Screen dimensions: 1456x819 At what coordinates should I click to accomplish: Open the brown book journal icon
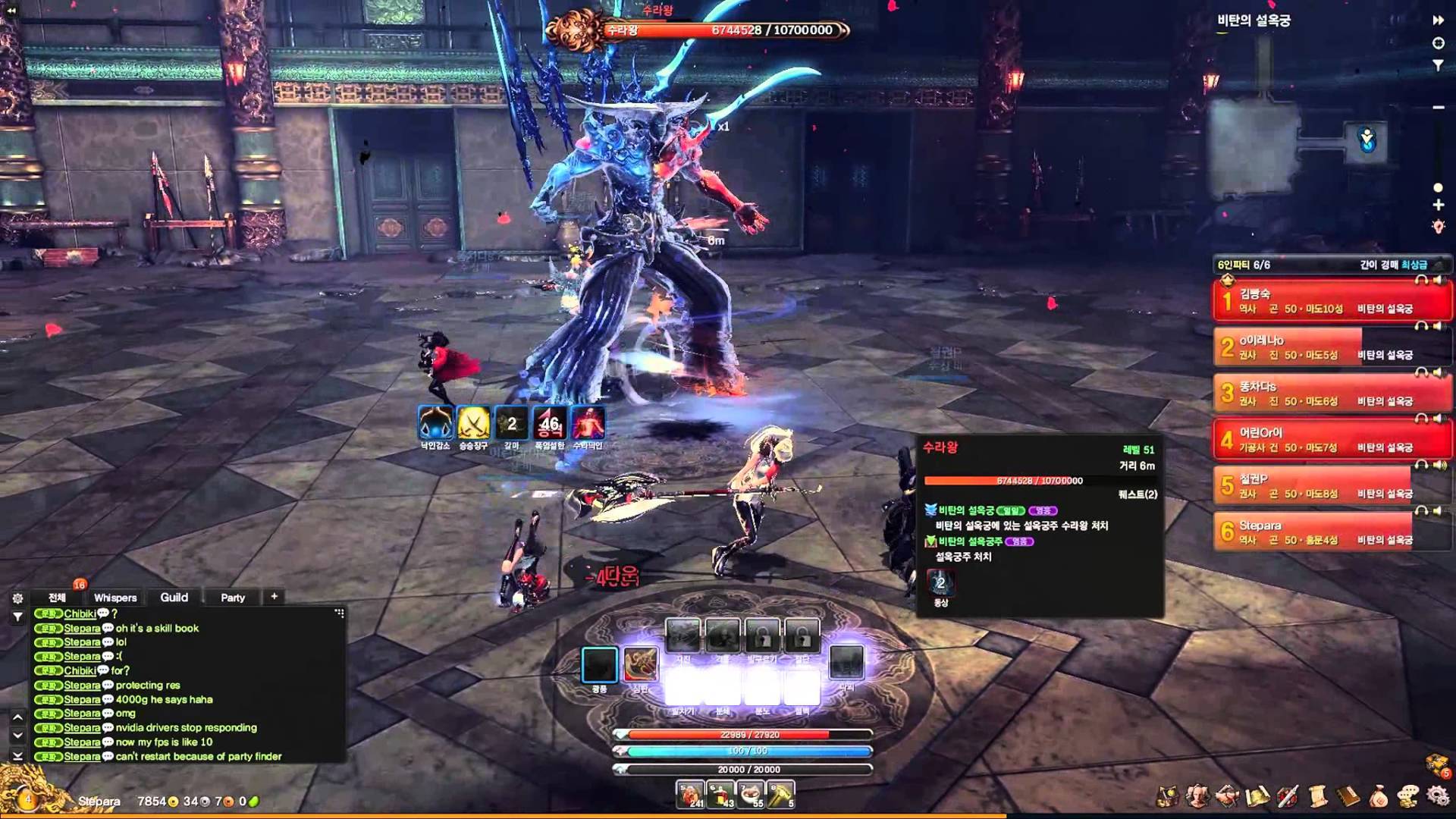click(x=1348, y=796)
